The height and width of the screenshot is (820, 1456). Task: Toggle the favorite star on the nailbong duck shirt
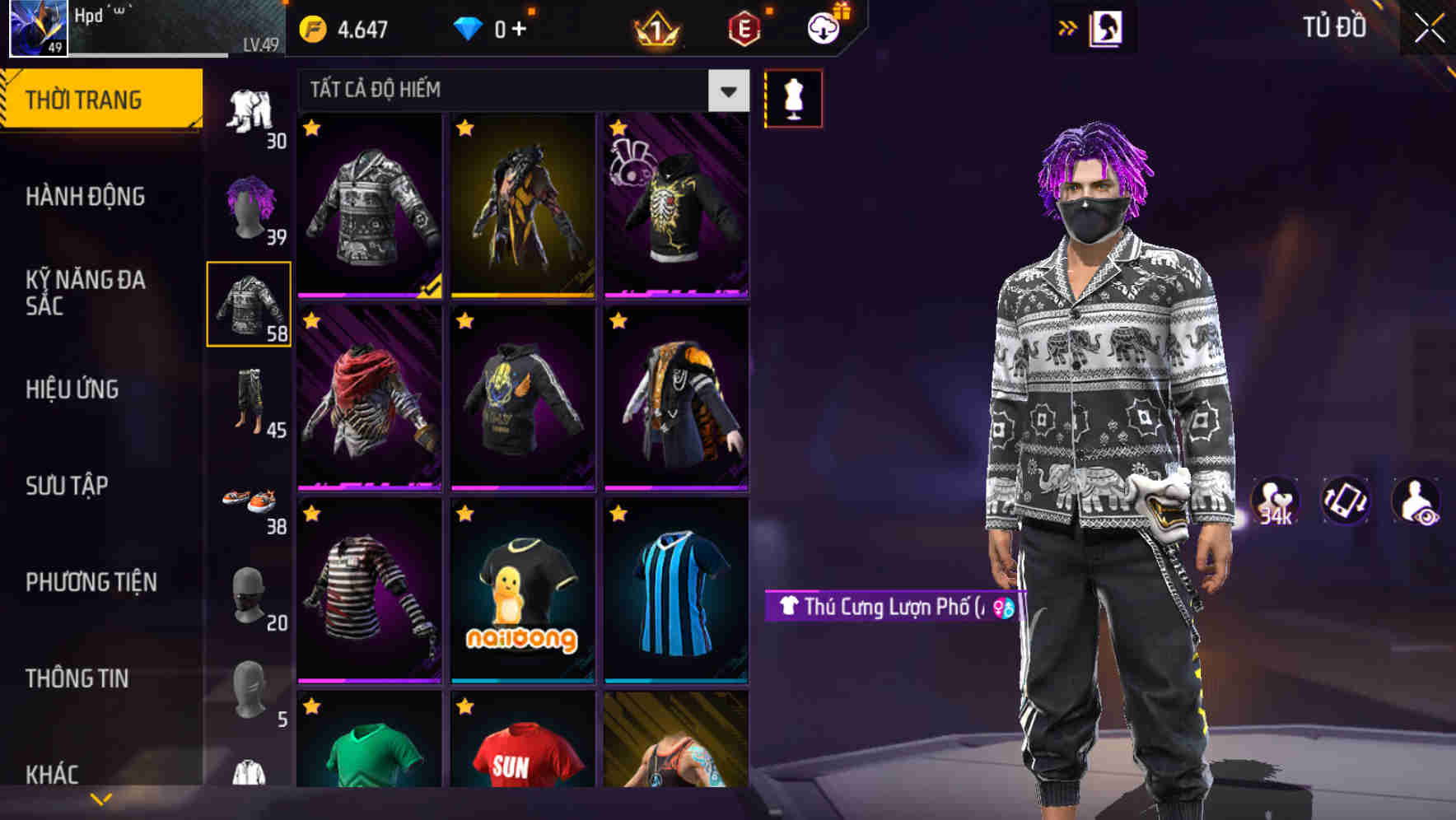[x=465, y=514]
